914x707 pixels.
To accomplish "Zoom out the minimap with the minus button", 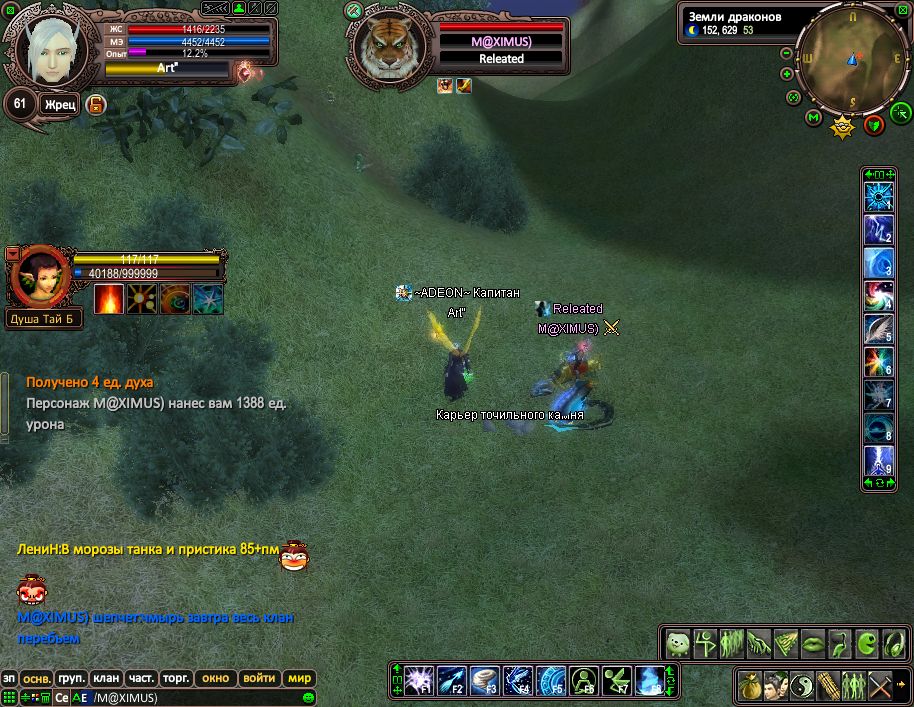I will pyautogui.click(x=787, y=53).
